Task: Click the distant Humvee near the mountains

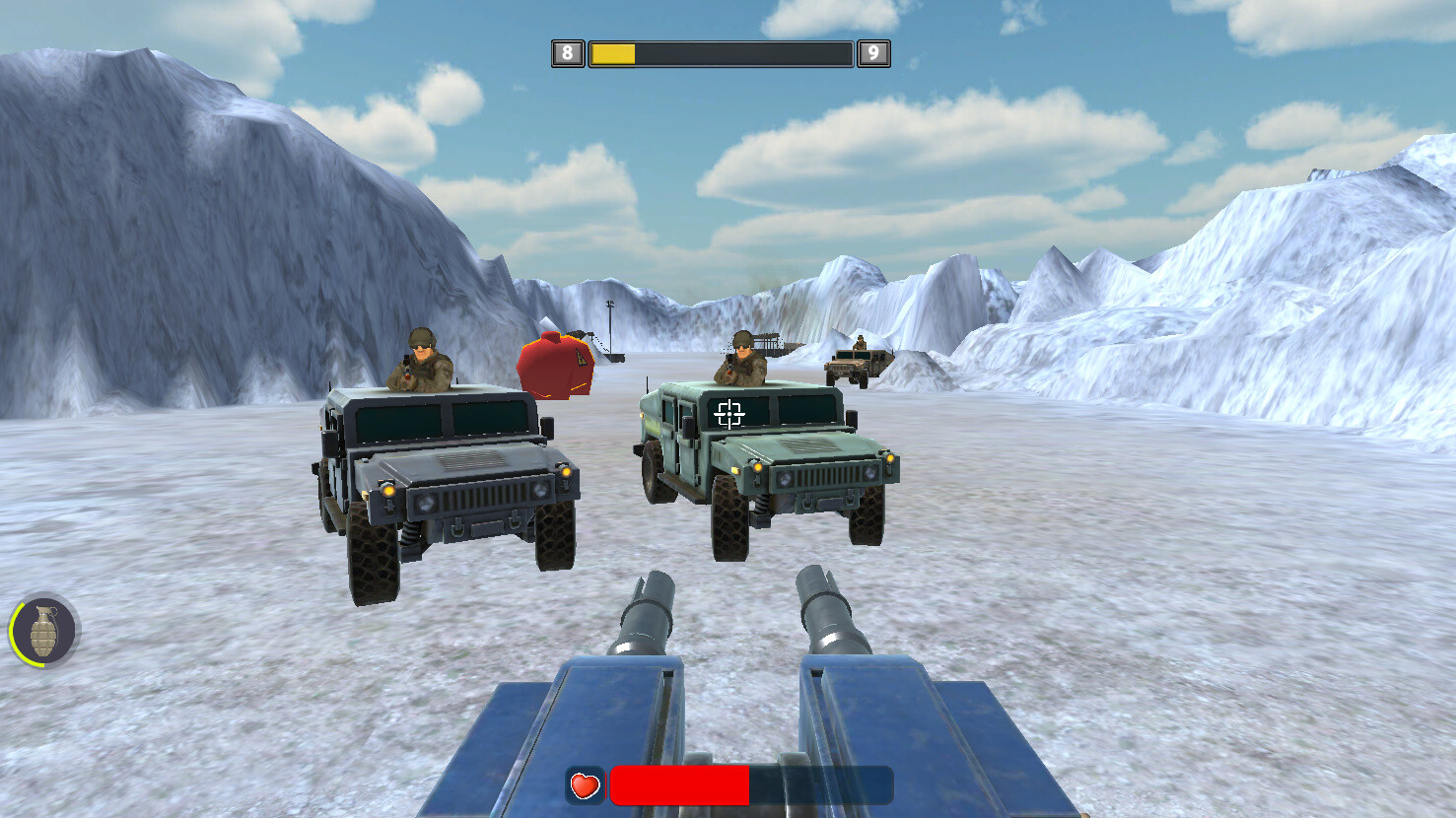Action: (860, 365)
